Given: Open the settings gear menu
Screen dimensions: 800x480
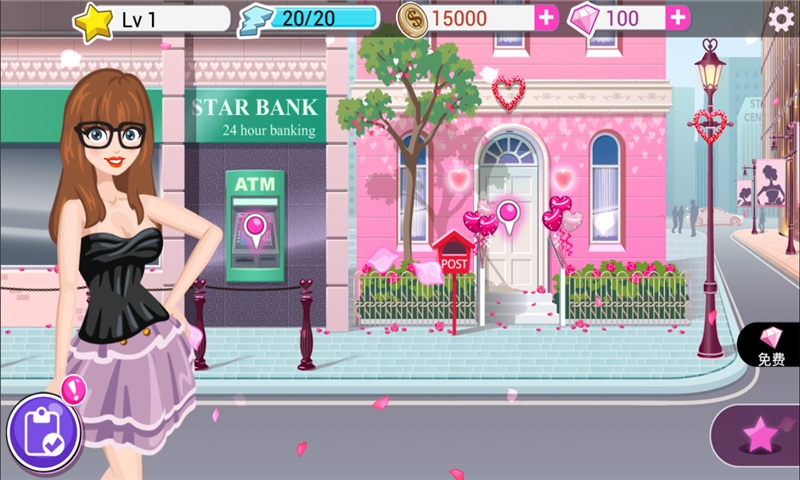Looking at the screenshot, I should tap(780, 18).
